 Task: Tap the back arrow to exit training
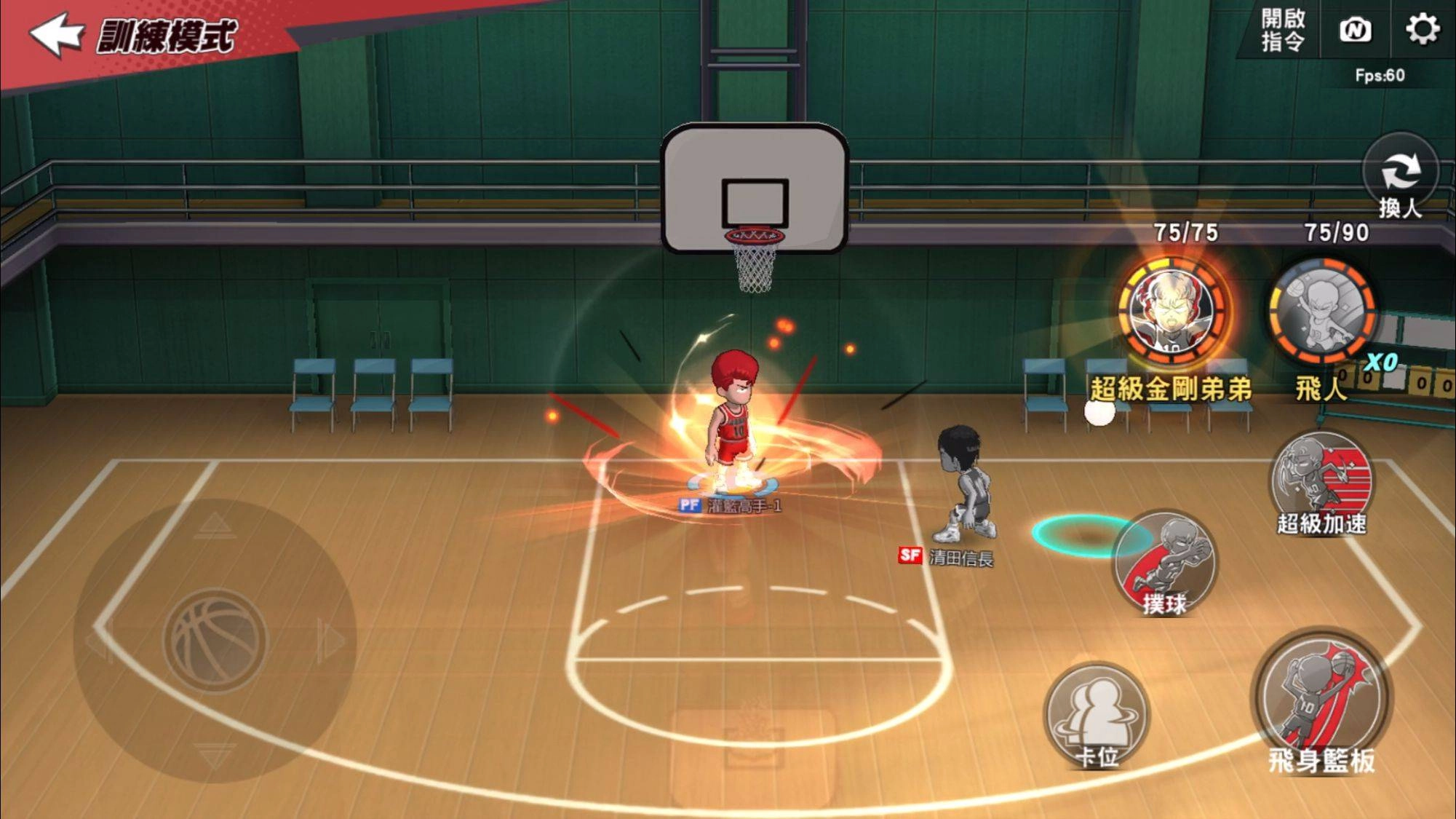pos(58,33)
